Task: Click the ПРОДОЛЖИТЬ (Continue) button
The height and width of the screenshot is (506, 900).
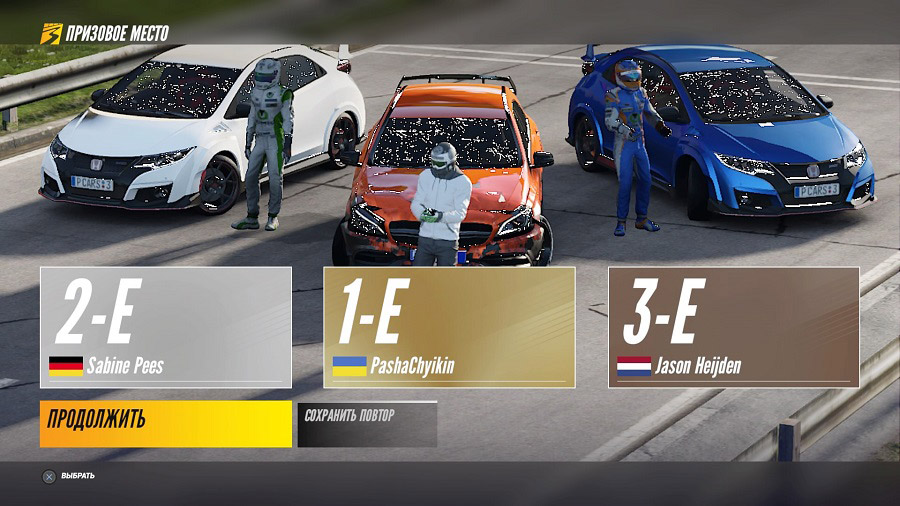Action: [166, 423]
